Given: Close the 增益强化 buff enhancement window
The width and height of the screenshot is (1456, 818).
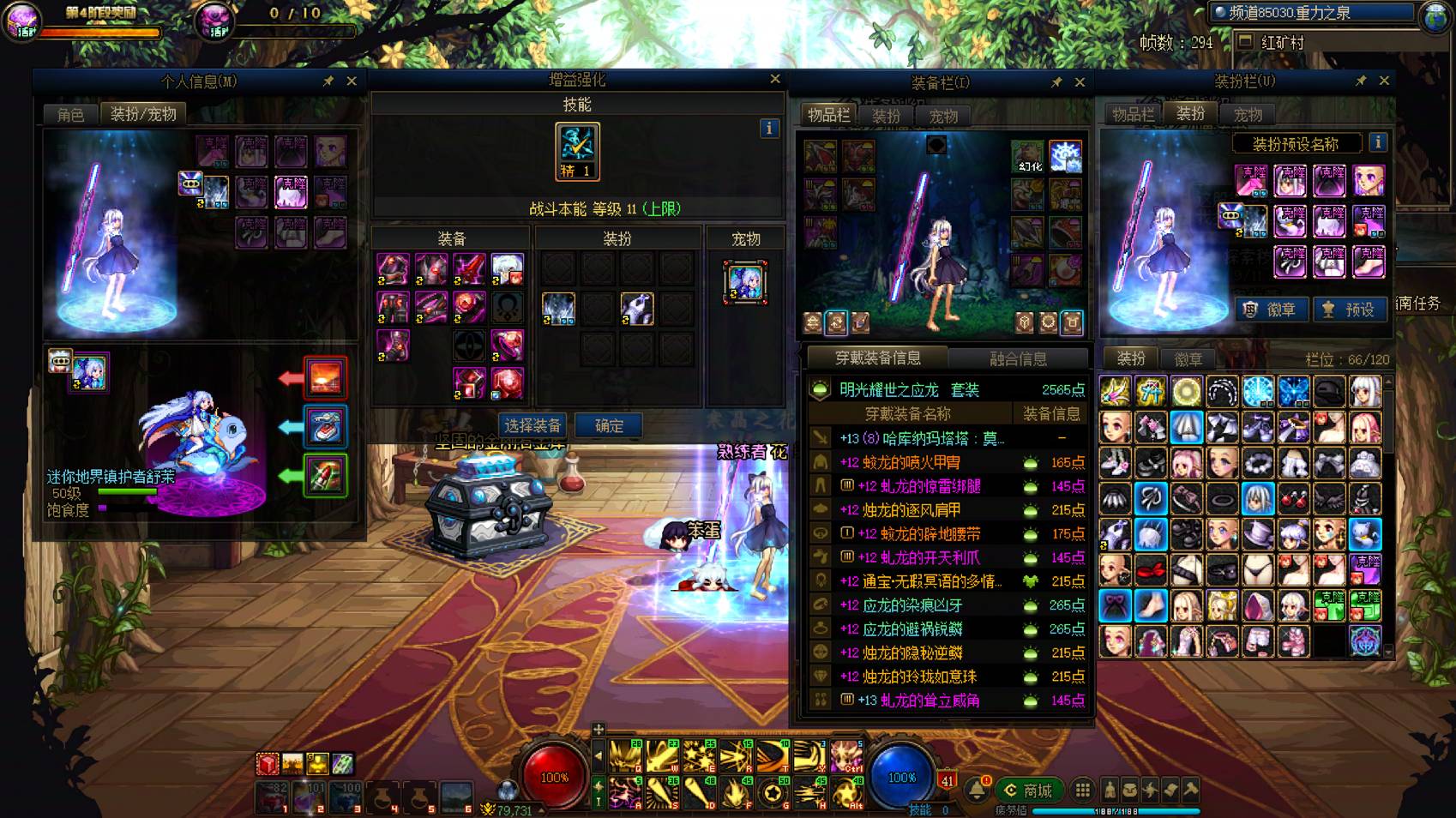Looking at the screenshot, I should [775, 79].
